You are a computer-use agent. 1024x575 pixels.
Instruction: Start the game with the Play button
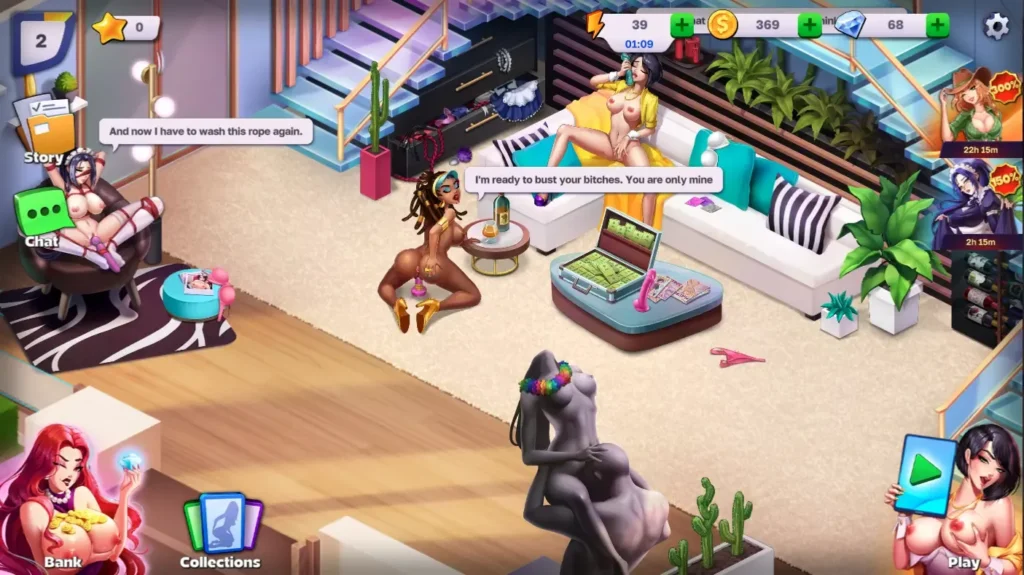click(x=925, y=476)
